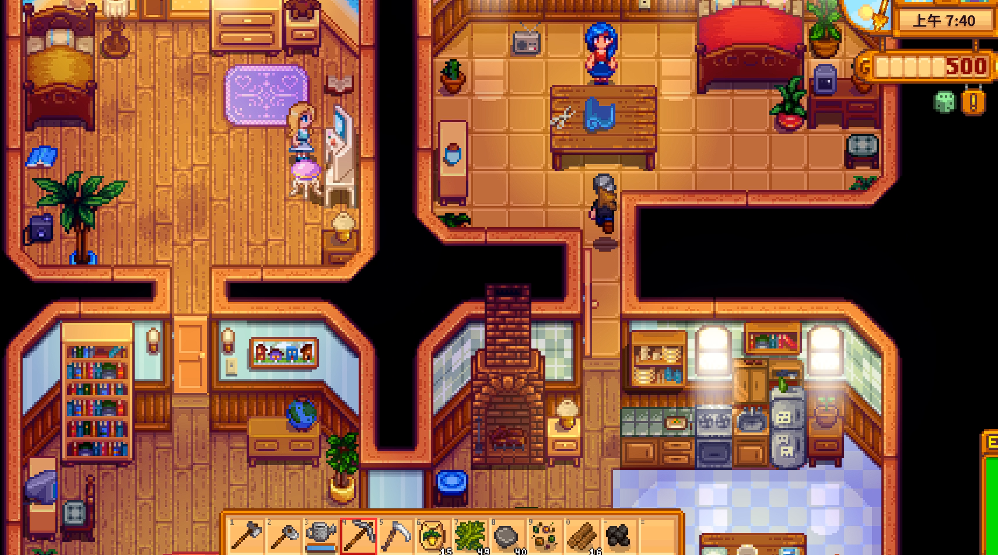Click the wood logs stack
This screenshot has height=555, width=998.
[582, 536]
